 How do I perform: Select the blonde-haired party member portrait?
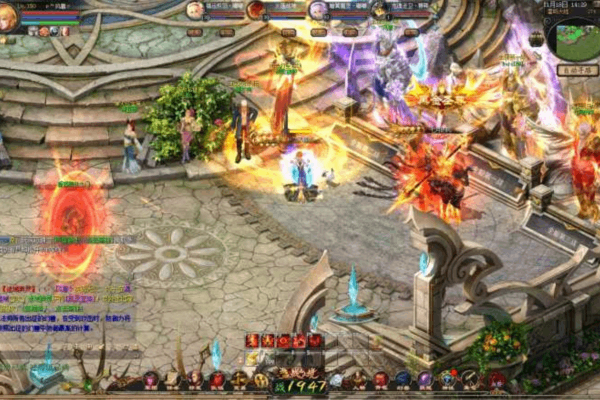point(195,10)
